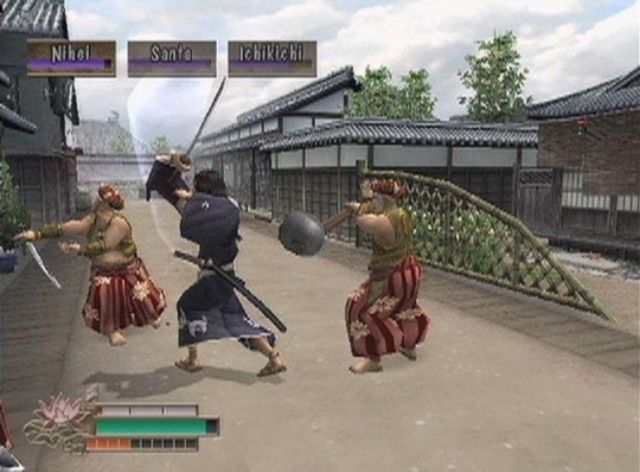Choose the Santa enemy nameplate

point(171,58)
